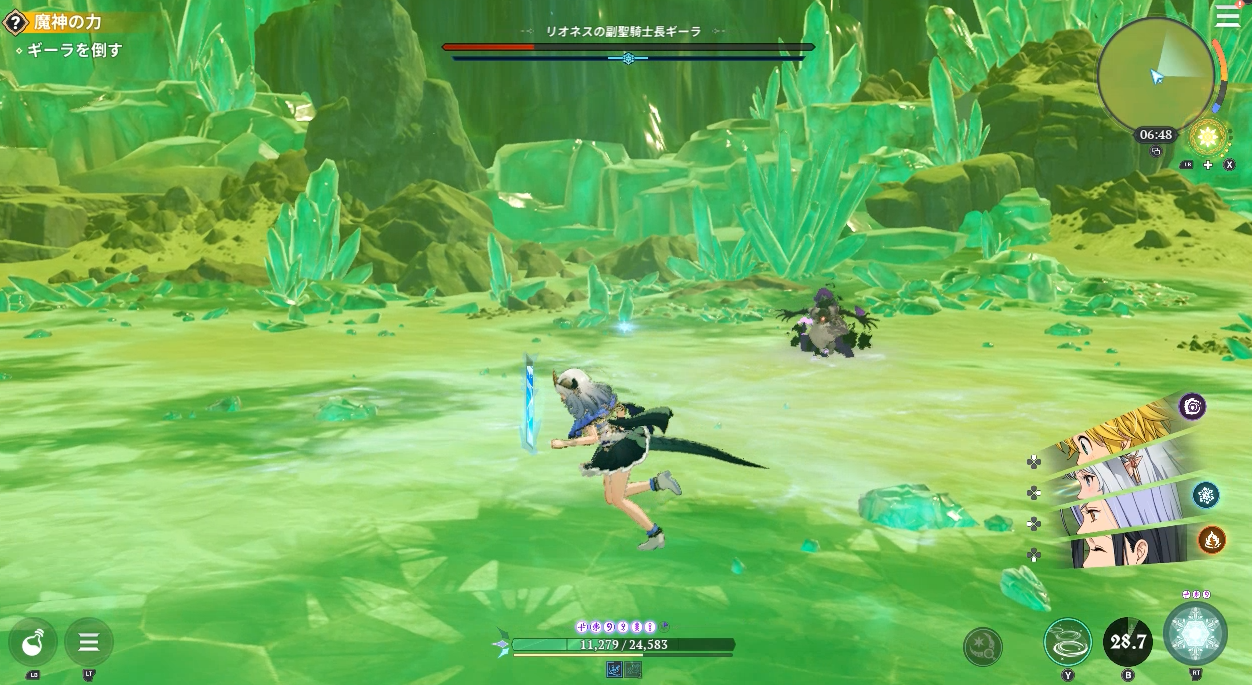
Task: Activate the dimmed star and moon skill
Action: coord(982,646)
